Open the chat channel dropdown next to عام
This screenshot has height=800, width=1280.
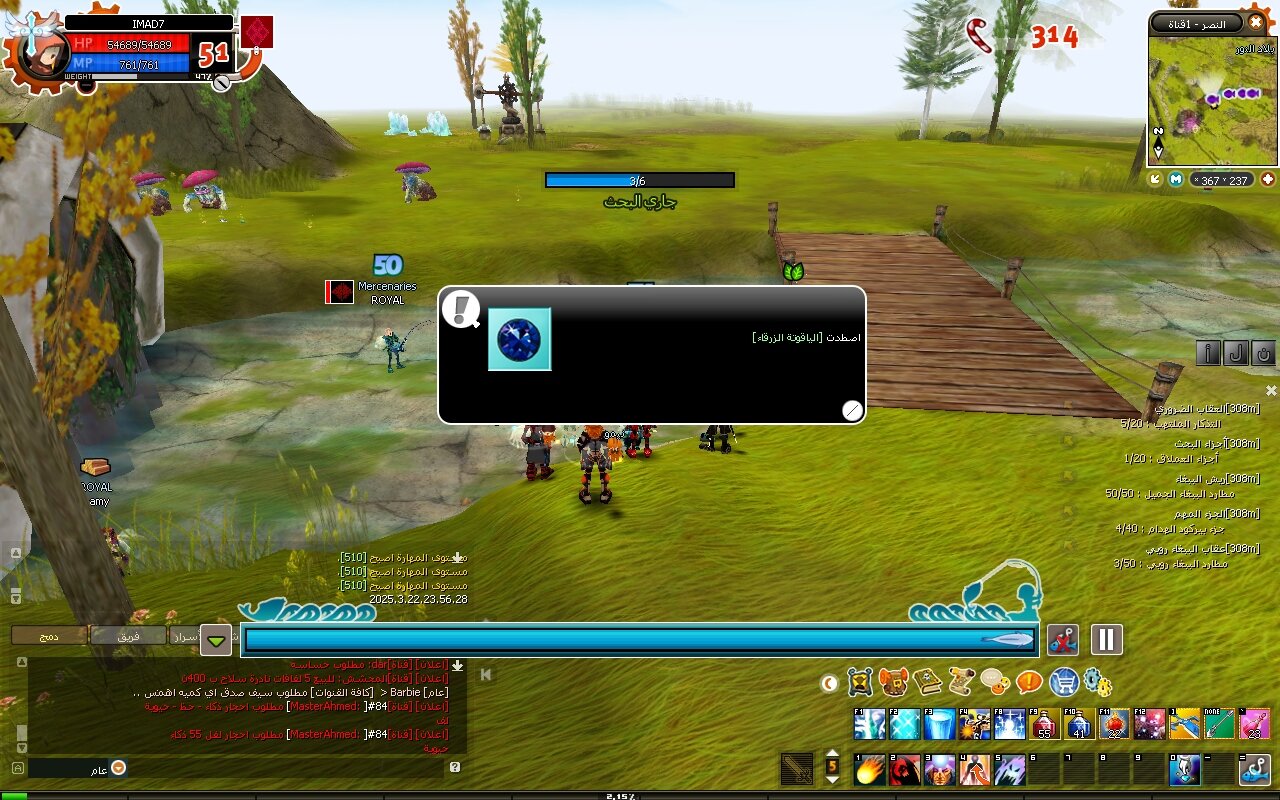point(118,768)
